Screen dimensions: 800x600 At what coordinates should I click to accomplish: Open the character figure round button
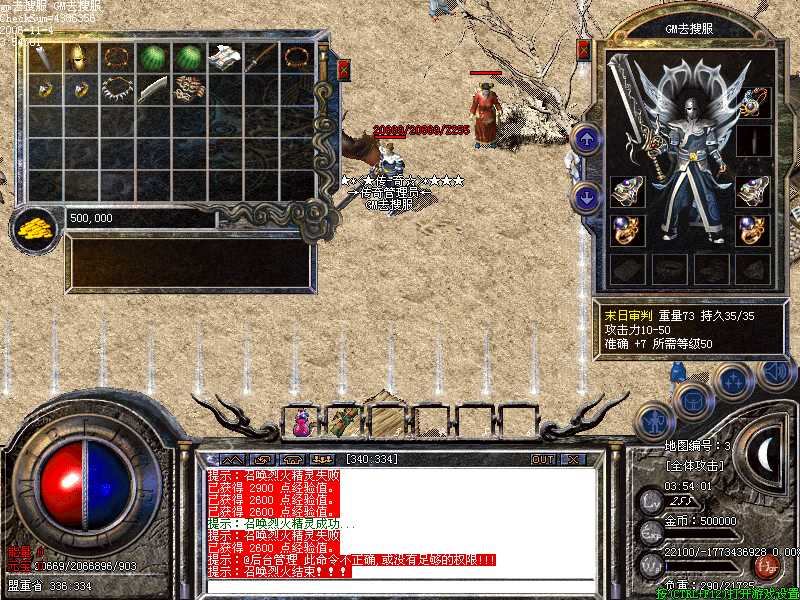tap(653, 418)
